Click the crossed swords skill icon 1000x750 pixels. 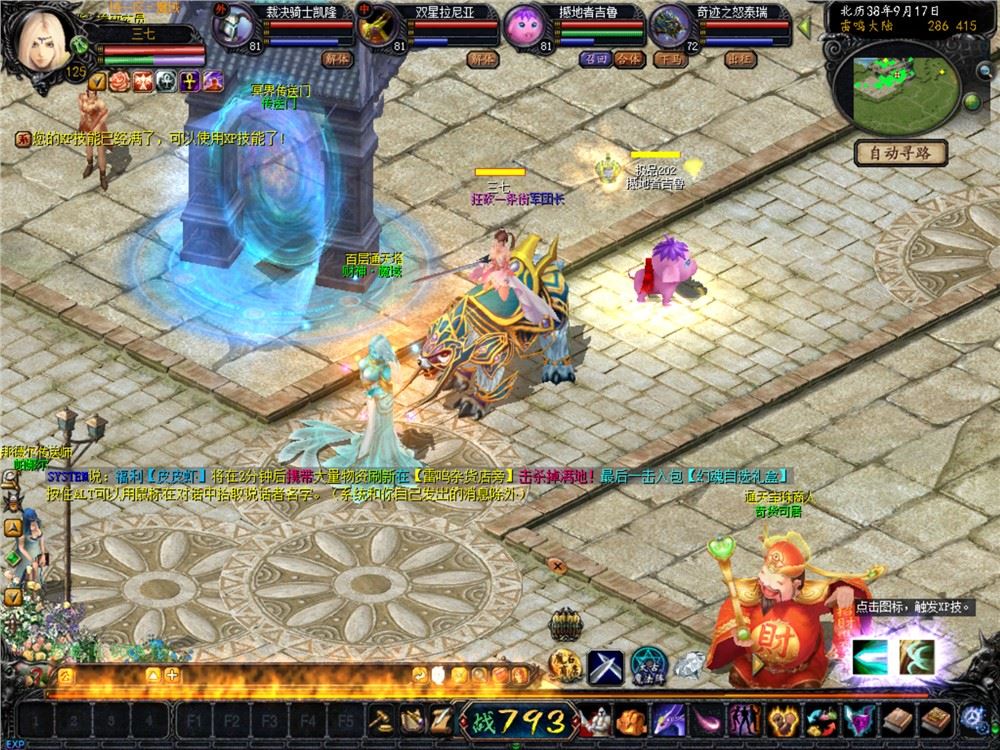(x=606, y=664)
